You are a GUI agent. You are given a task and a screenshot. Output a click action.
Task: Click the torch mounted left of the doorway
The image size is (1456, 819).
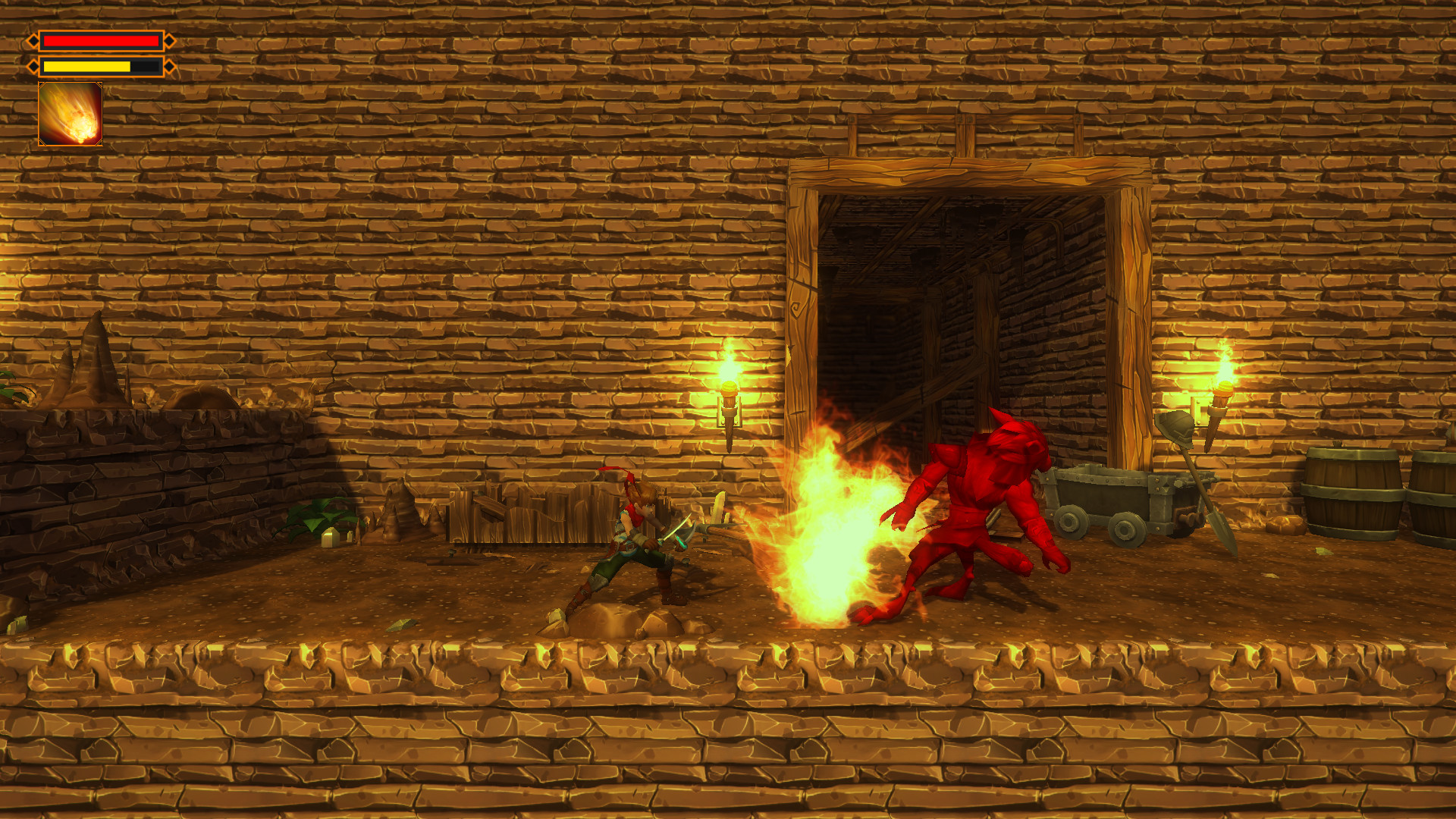click(729, 394)
